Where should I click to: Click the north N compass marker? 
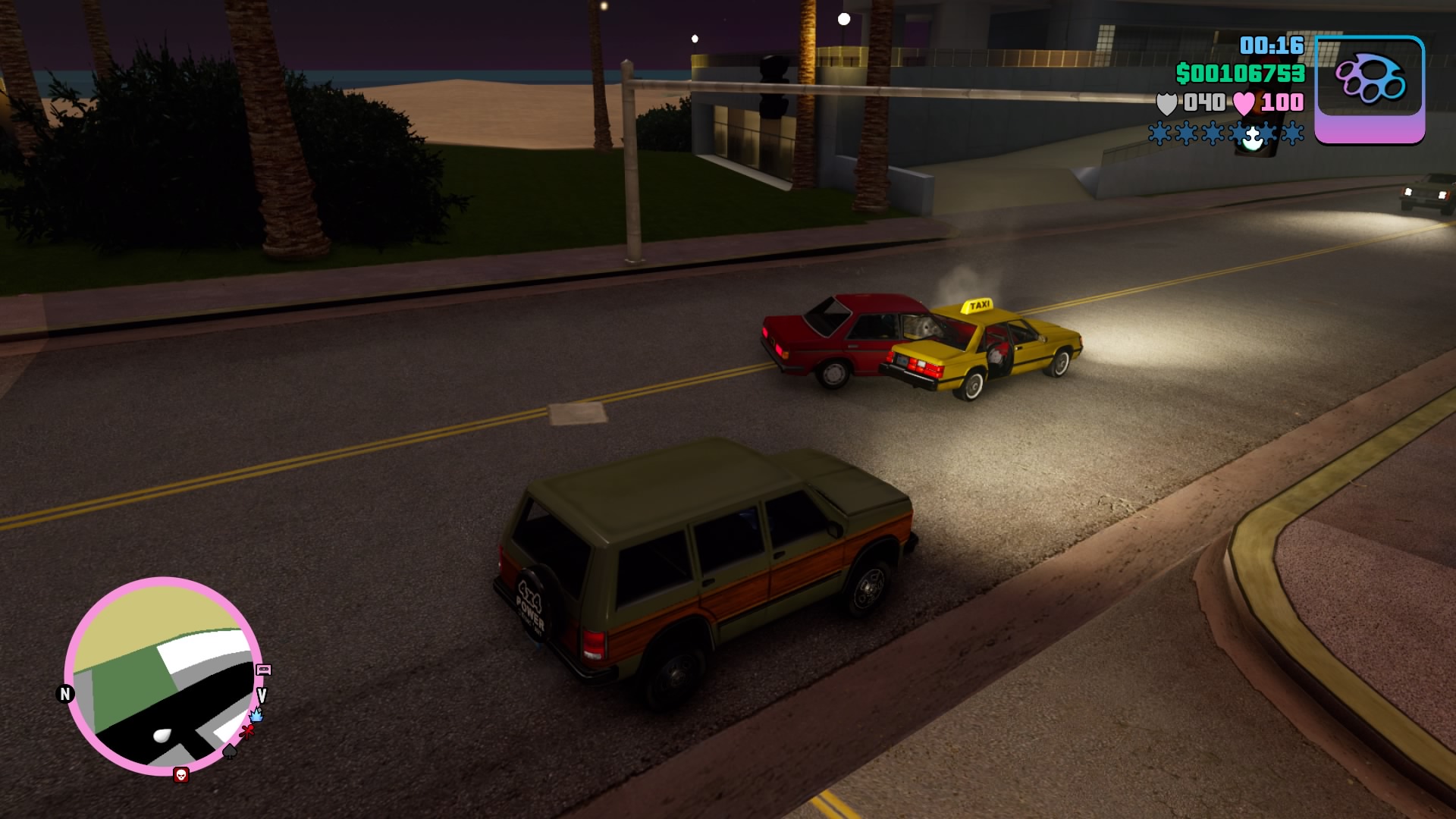[65, 694]
